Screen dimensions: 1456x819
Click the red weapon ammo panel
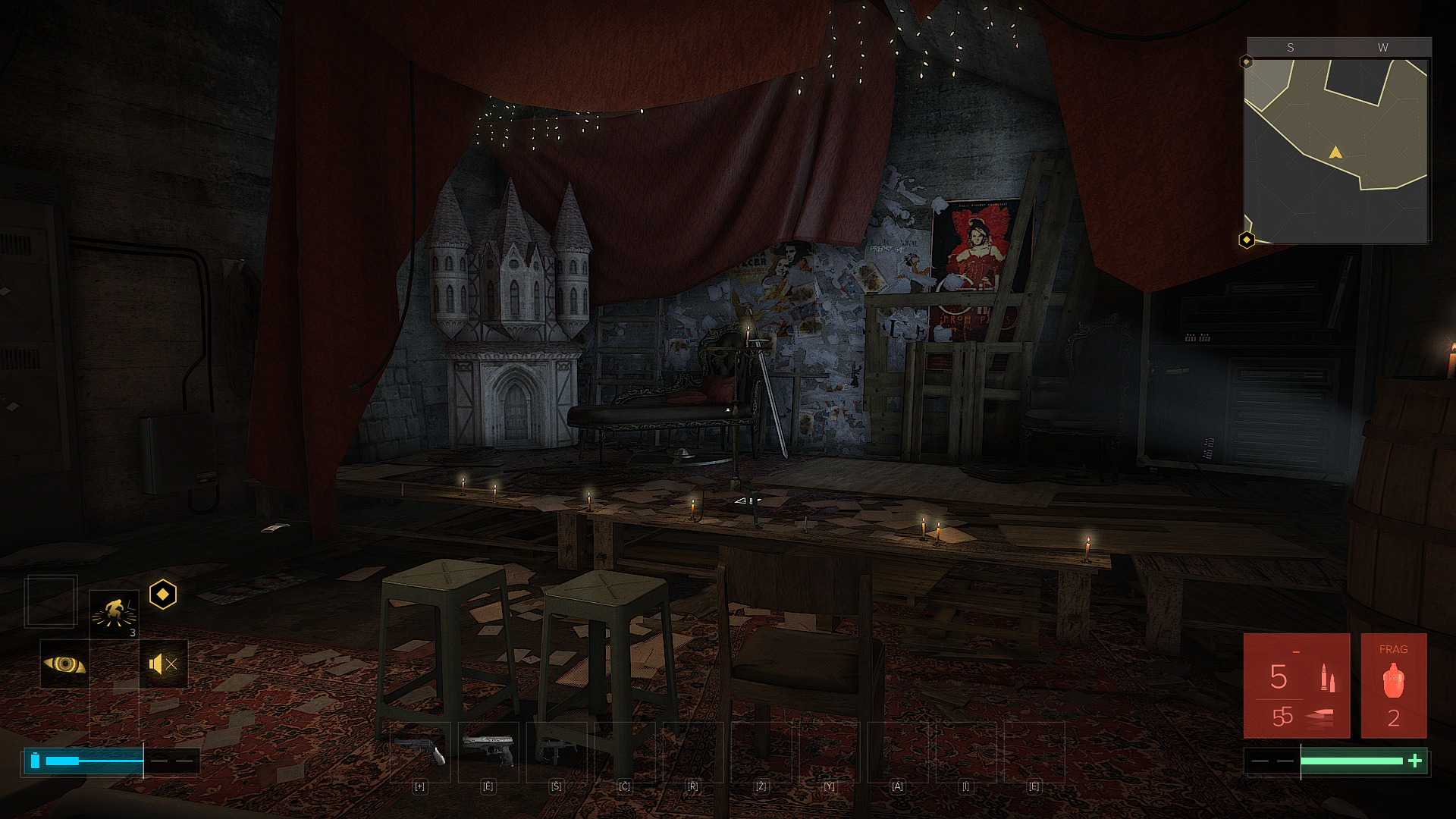pos(1296,686)
